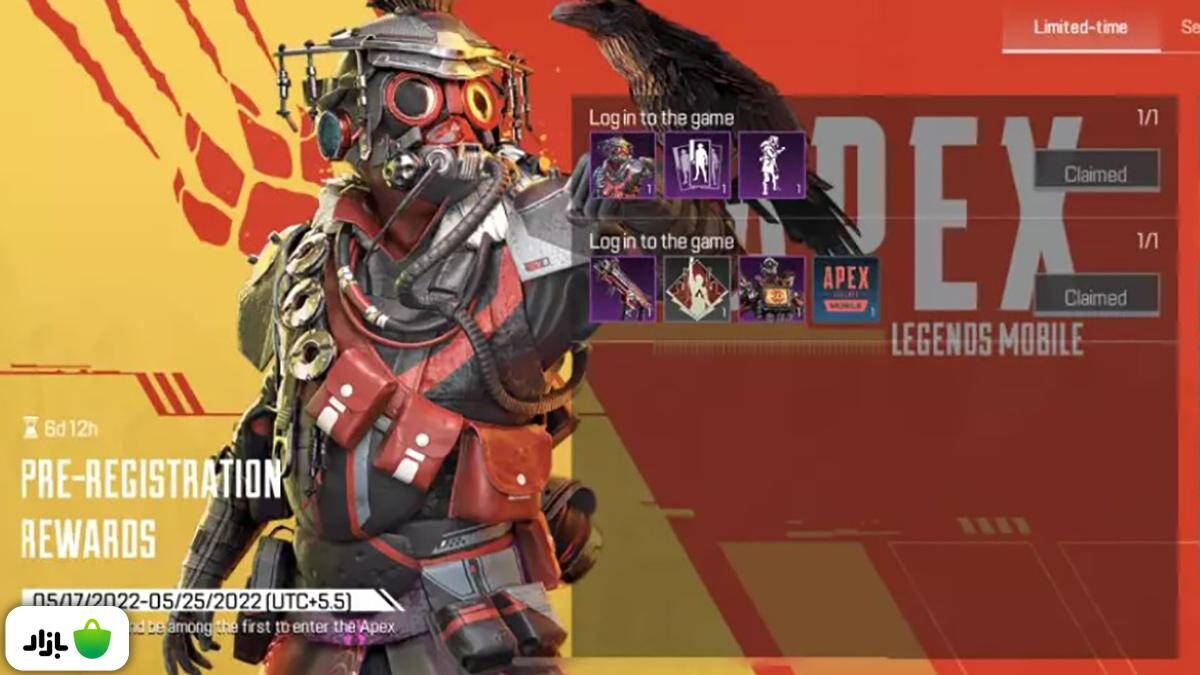Image resolution: width=1200 pixels, height=675 pixels.
Task: Select the white standing figure pose reward
Action: 772,165
